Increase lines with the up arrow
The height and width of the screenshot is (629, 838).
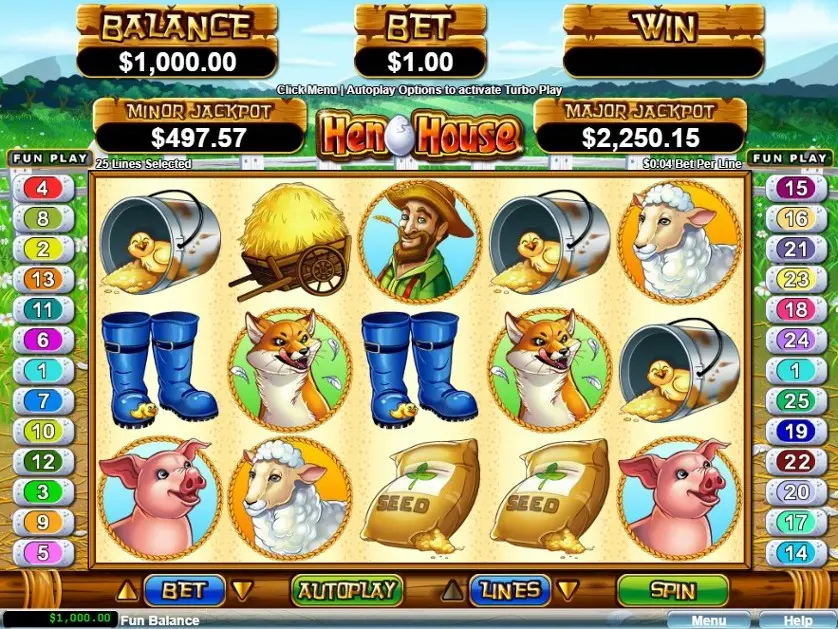click(x=452, y=590)
